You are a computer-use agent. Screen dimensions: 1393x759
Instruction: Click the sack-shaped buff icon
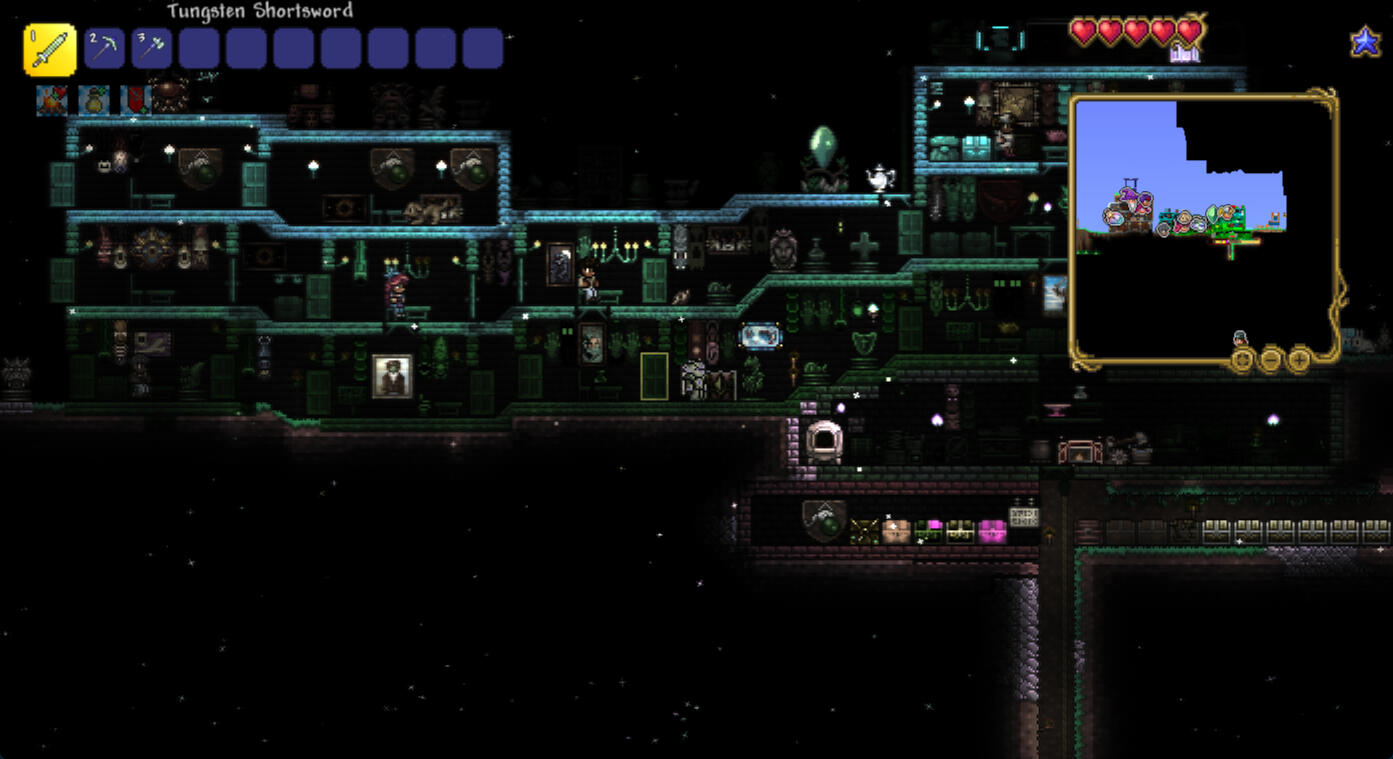94,100
